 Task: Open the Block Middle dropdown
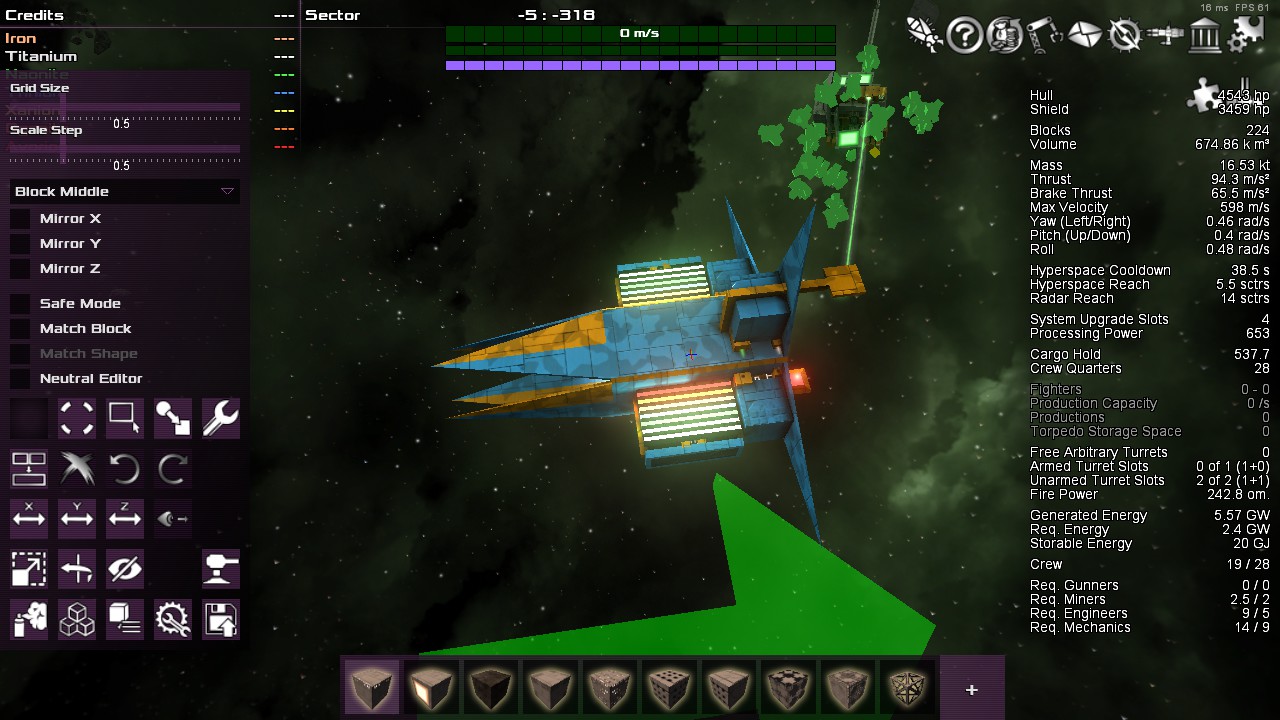[x=124, y=191]
